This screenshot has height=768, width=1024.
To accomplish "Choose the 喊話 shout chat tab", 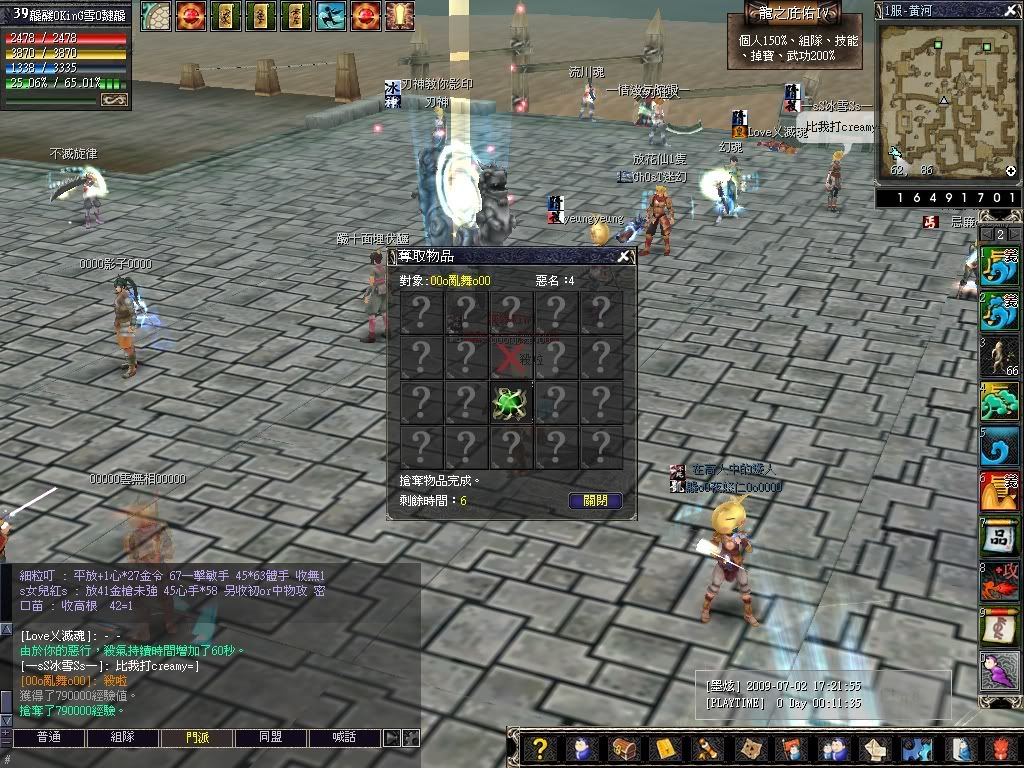I will 345,738.
